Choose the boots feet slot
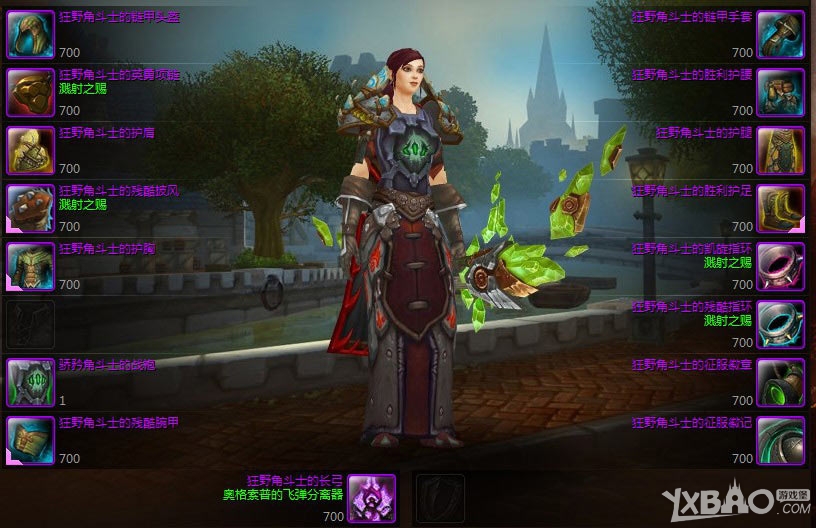816x528 pixels. point(780,208)
